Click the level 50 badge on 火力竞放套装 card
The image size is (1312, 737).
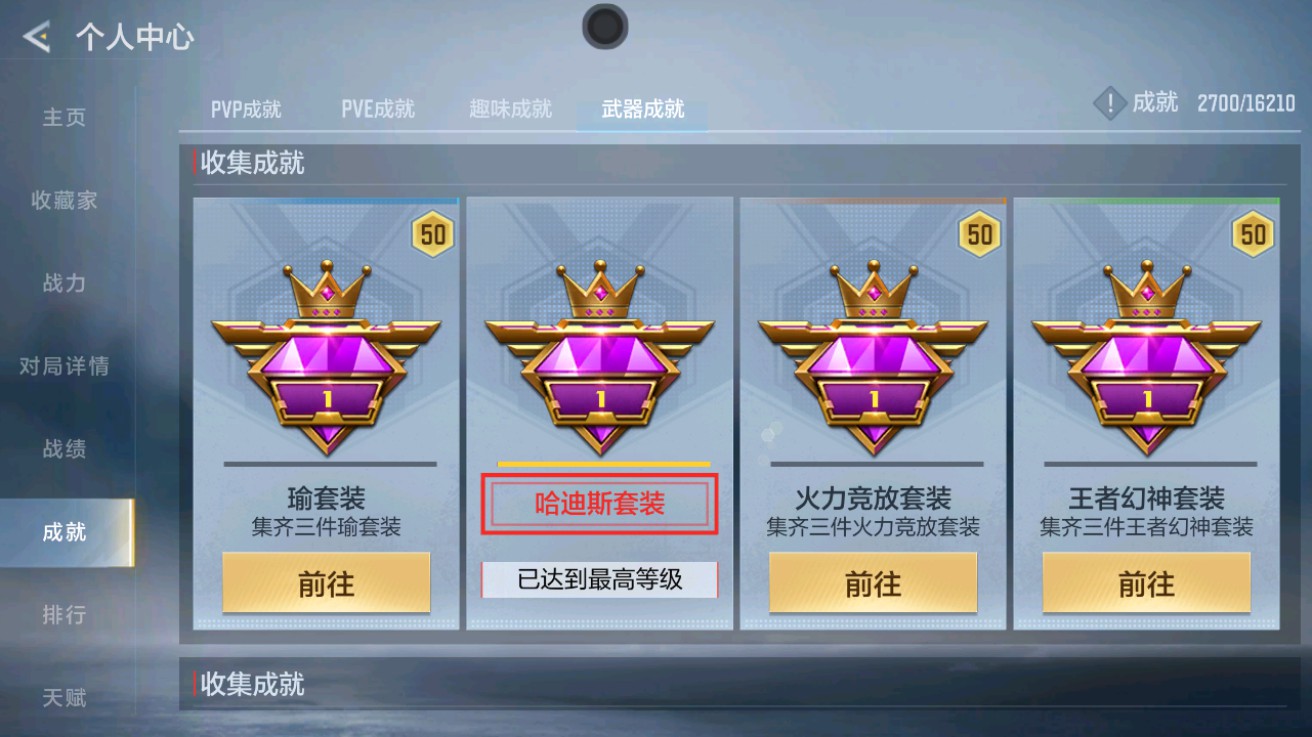977,233
